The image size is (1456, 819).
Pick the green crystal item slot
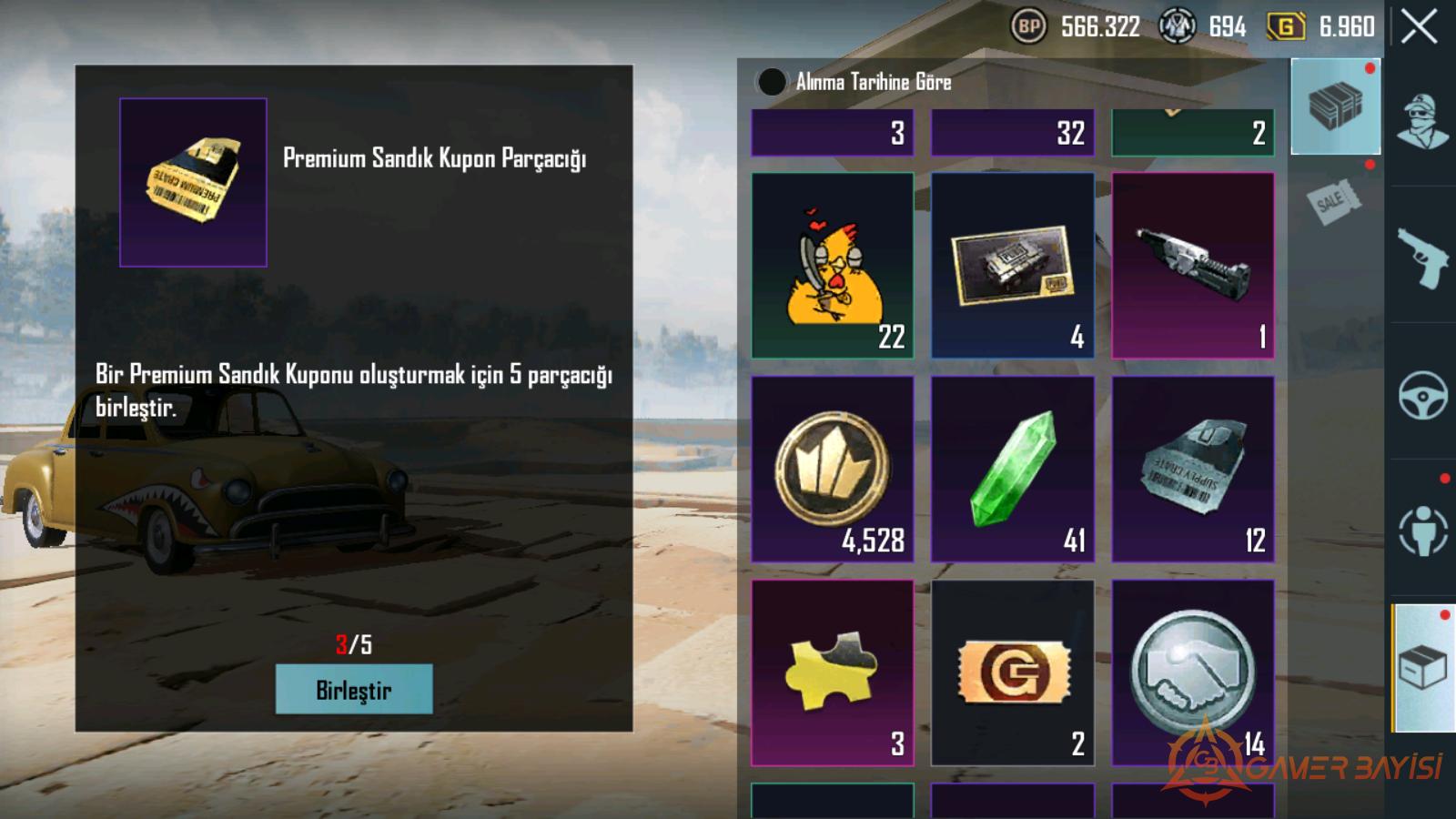(1012, 469)
